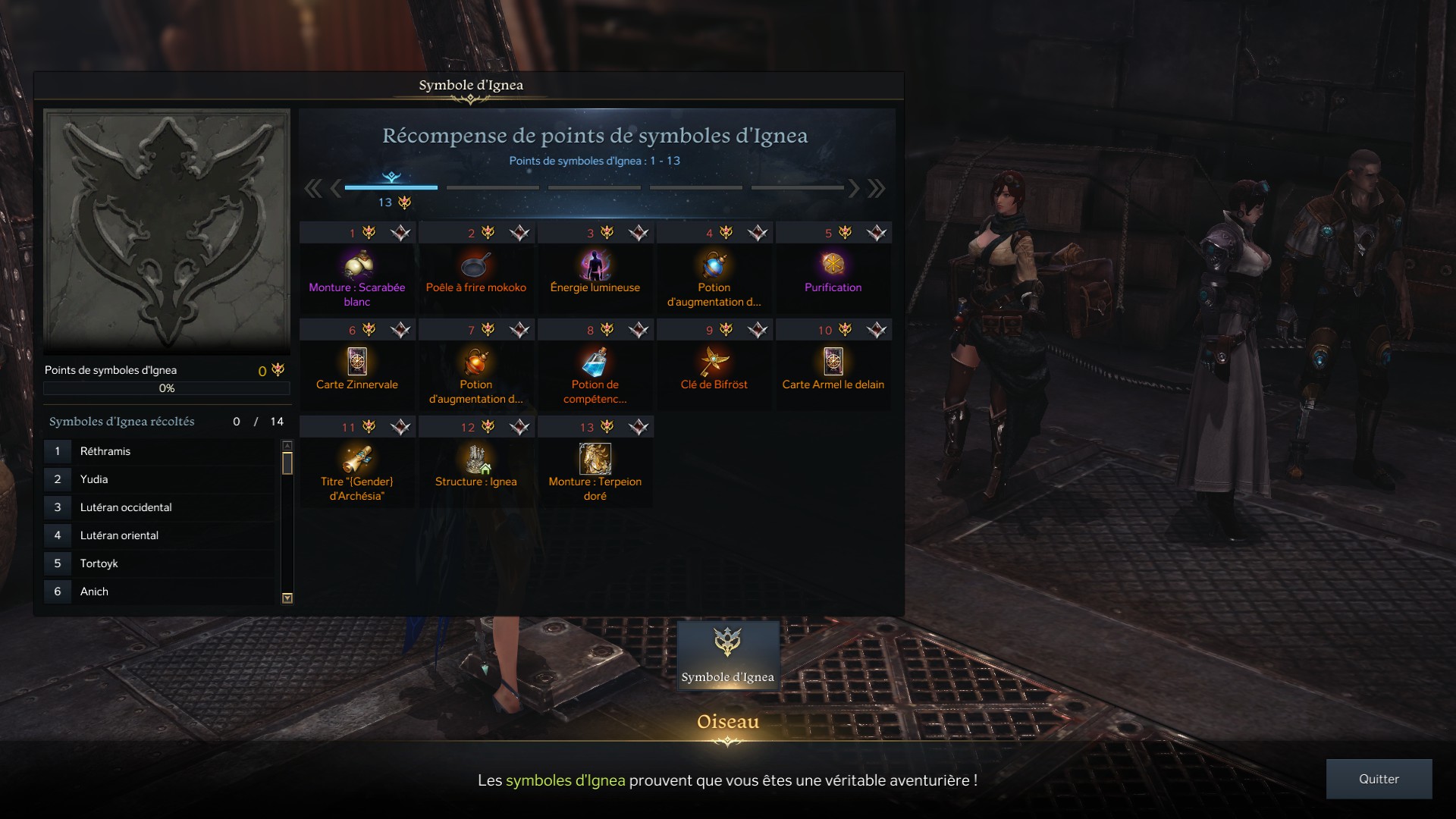The height and width of the screenshot is (819, 1456).
Task: Click the list scroll-down arrow
Action: click(287, 598)
